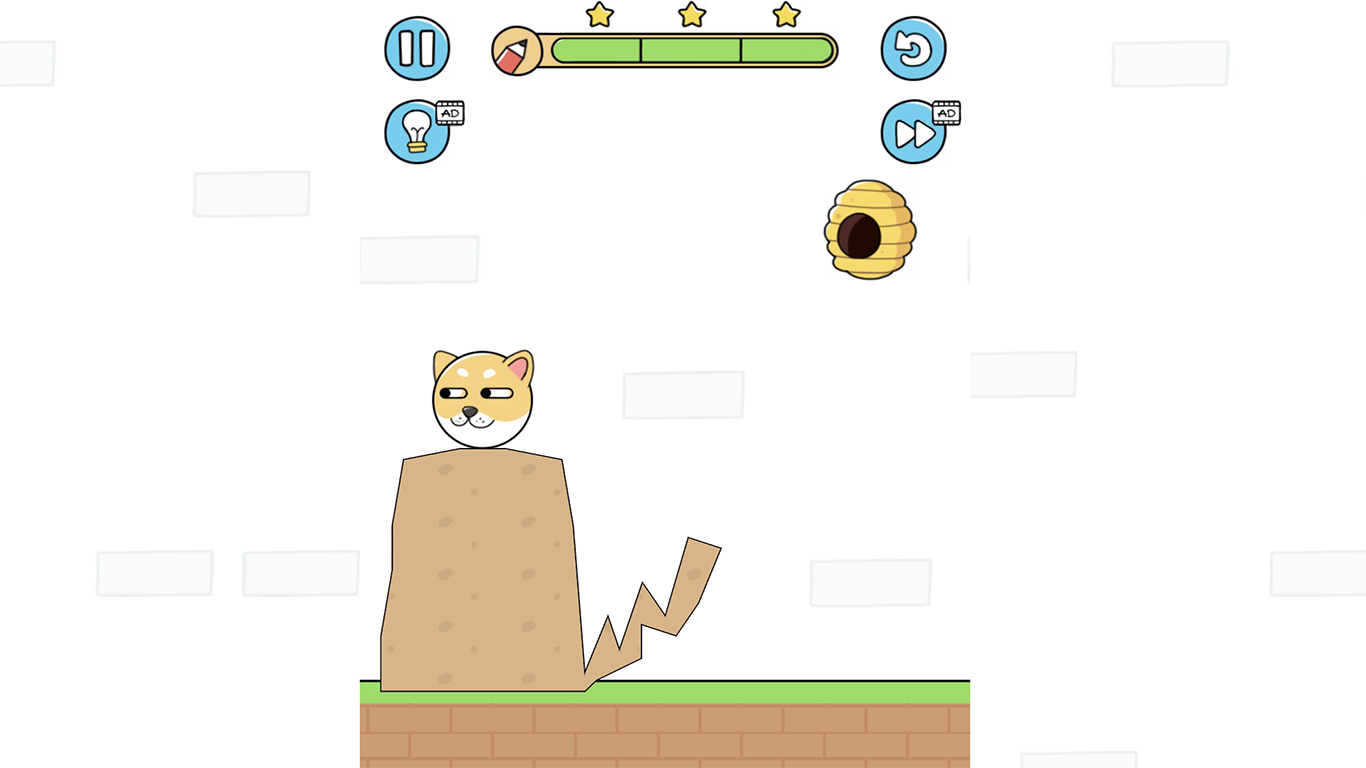This screenshot has width=1366, height=768.
Task: Click the AD badge on the skip button
Action: 945,113
